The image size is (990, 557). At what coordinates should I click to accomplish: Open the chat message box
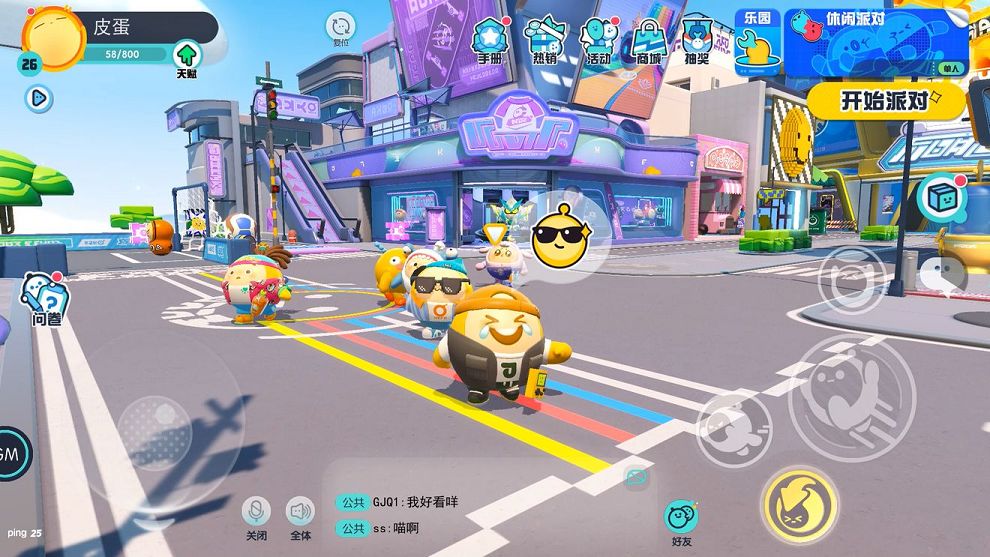point(480,514)
